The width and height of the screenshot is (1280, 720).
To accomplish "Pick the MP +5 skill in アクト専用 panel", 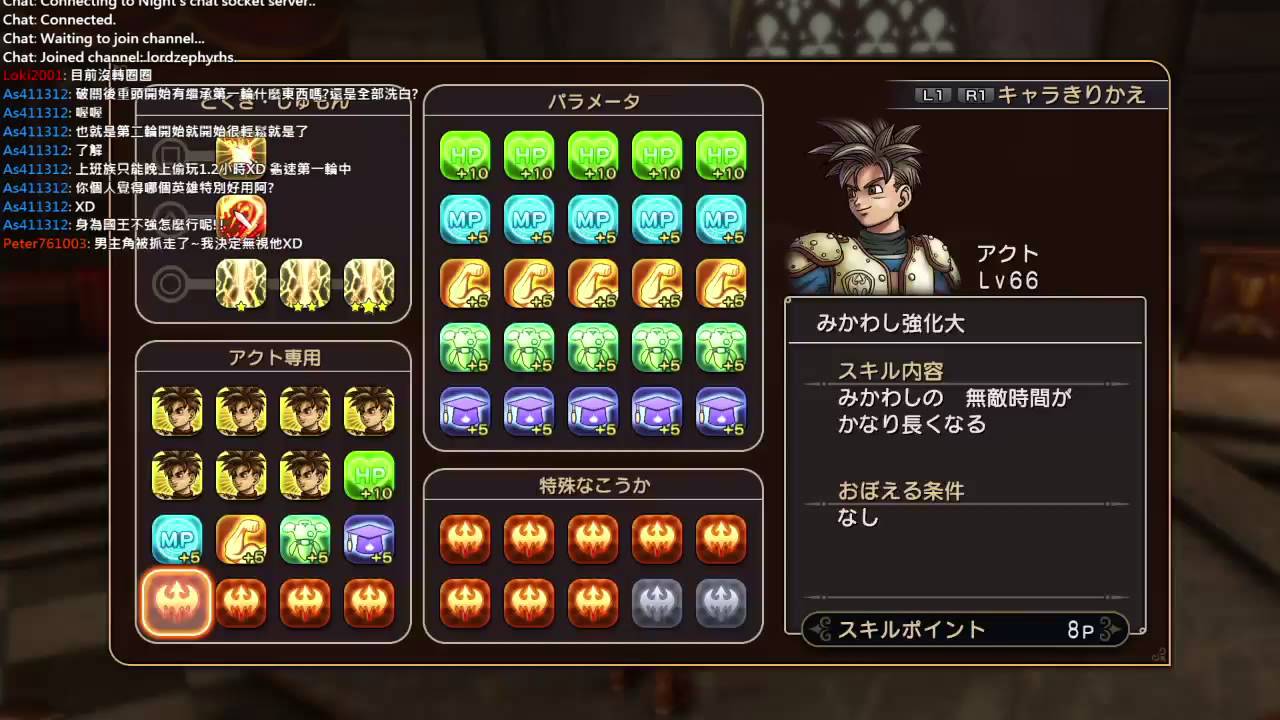I will pos(177,540).
